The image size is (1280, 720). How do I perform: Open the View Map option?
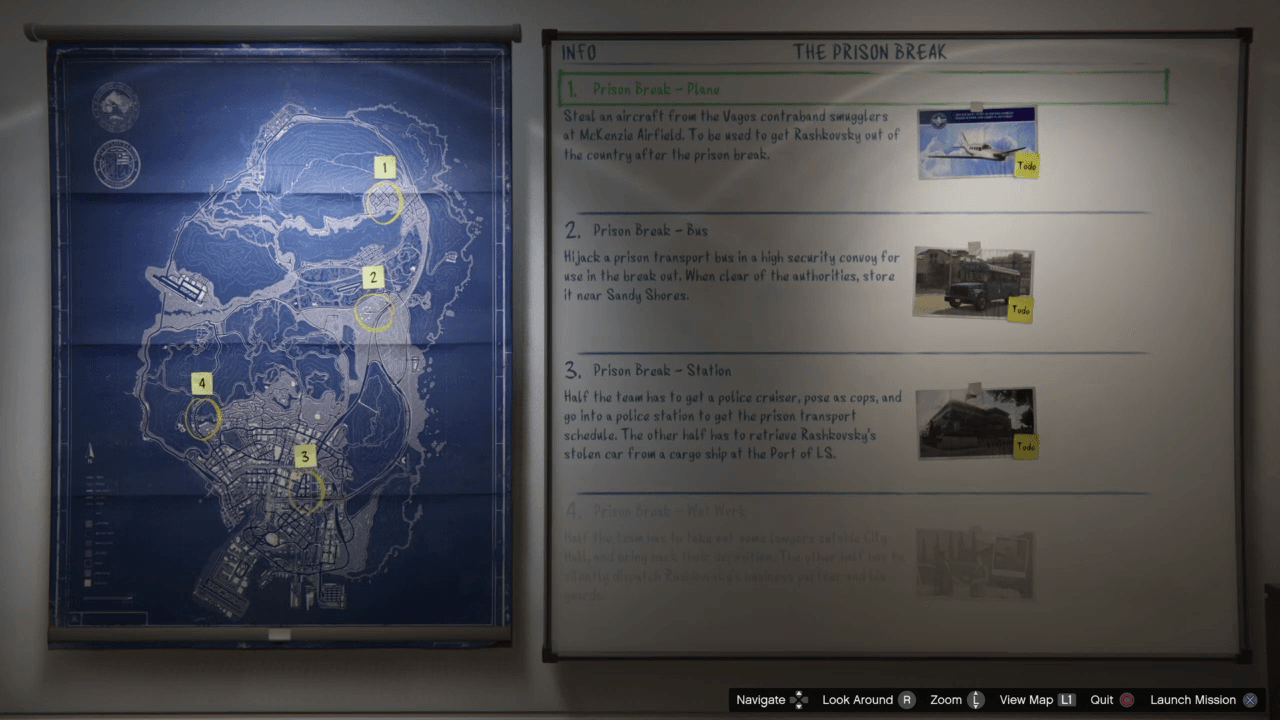(x=1036, y=700)
